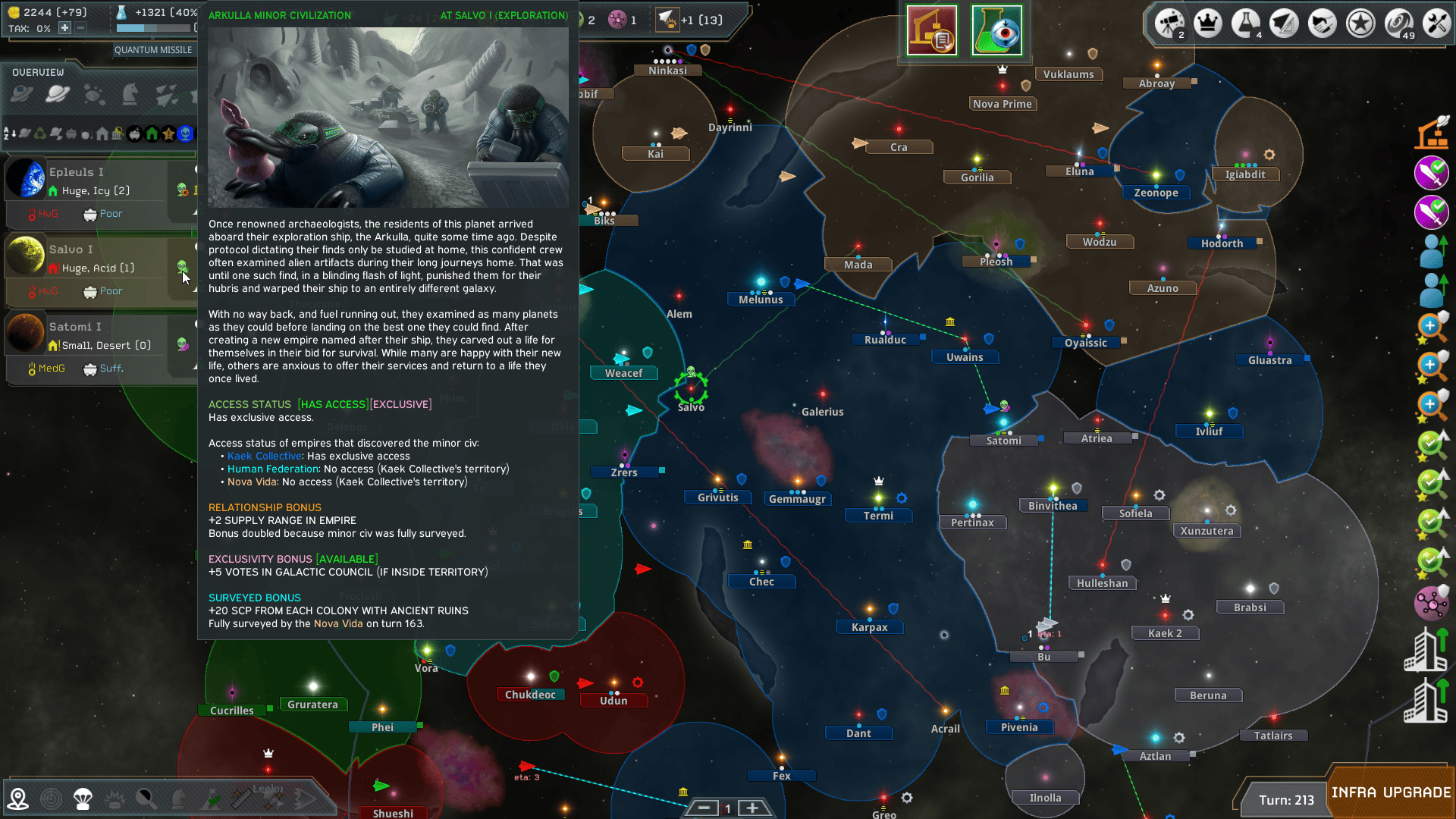This screenshot has height=819, width=1456.
Task: Click the radar scan icon in bottom toolbar
Action: click(x=52, y=798)
